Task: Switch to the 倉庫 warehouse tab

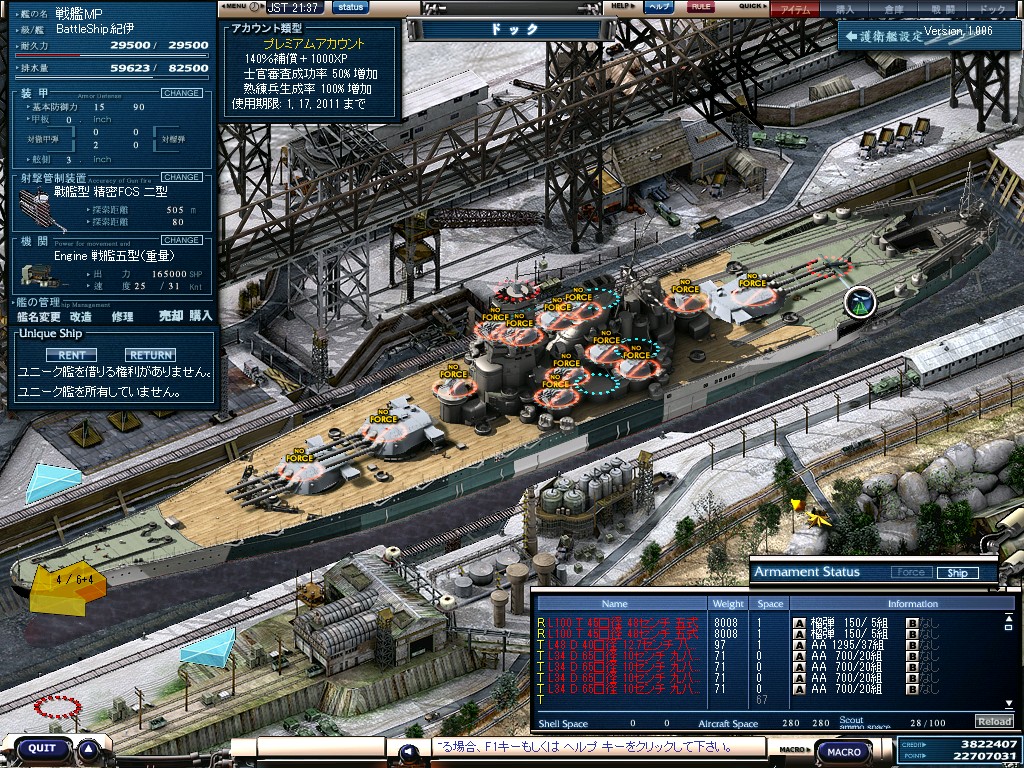Action: [x=893, y=8]
